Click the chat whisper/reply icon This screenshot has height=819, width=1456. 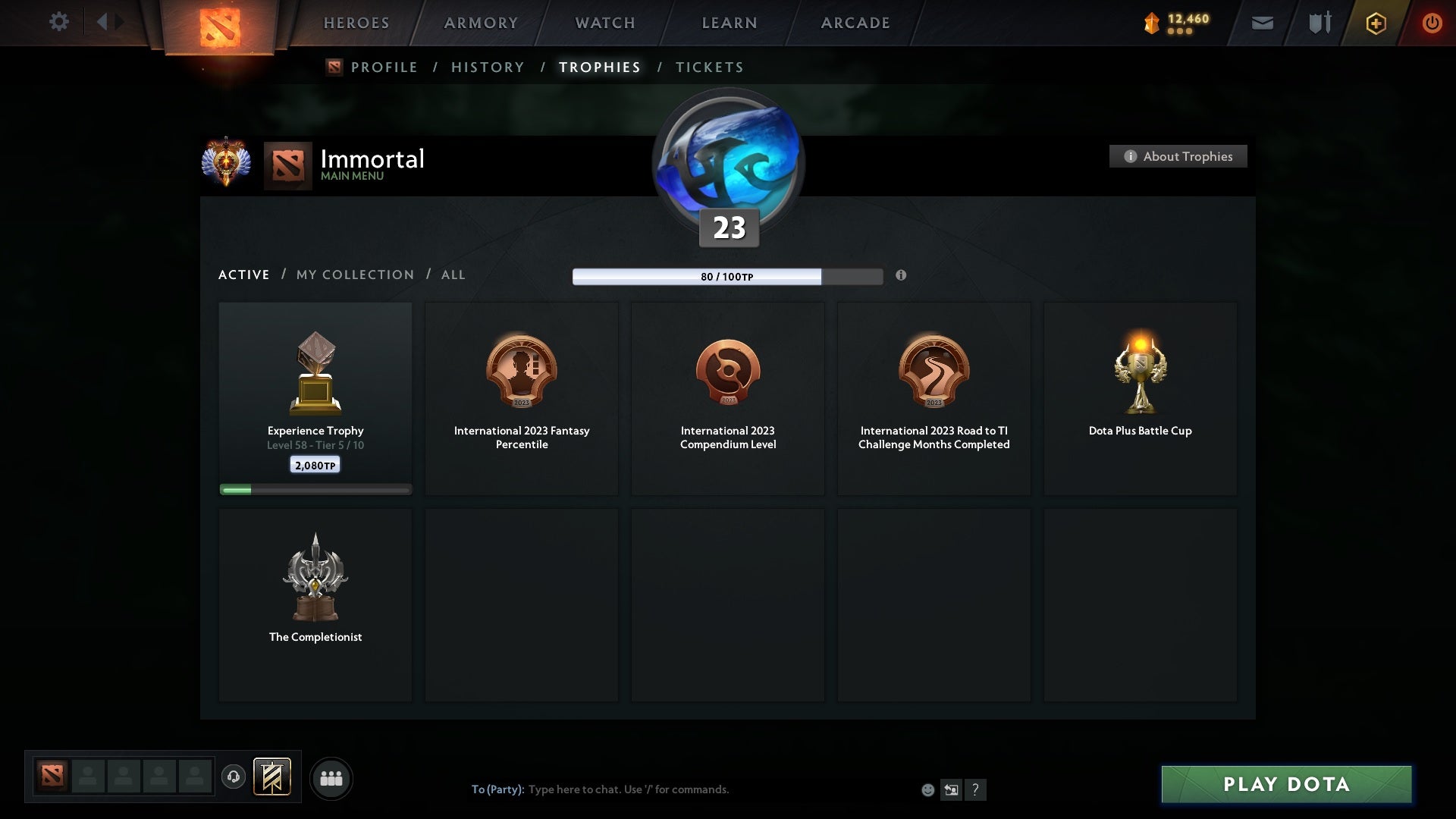[952, 789]
